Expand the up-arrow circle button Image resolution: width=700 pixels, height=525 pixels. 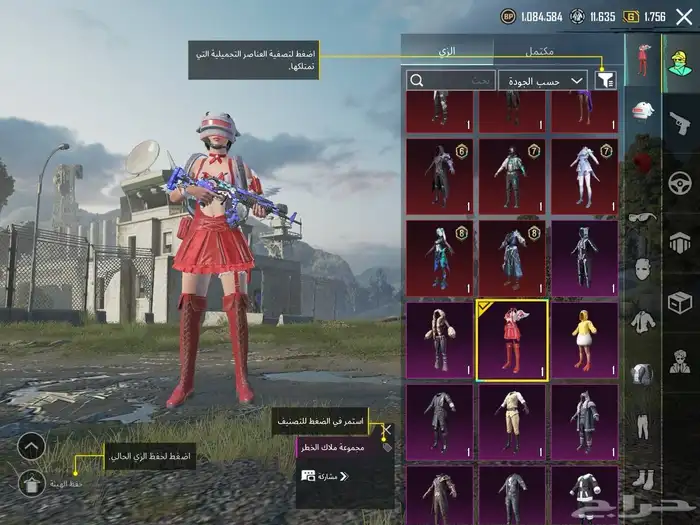coord(31,446)
